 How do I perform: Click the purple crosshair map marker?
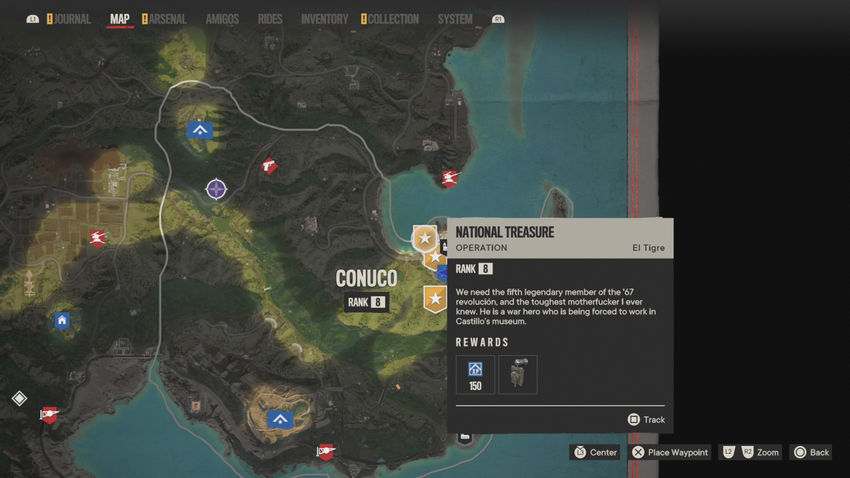(216, 188)
